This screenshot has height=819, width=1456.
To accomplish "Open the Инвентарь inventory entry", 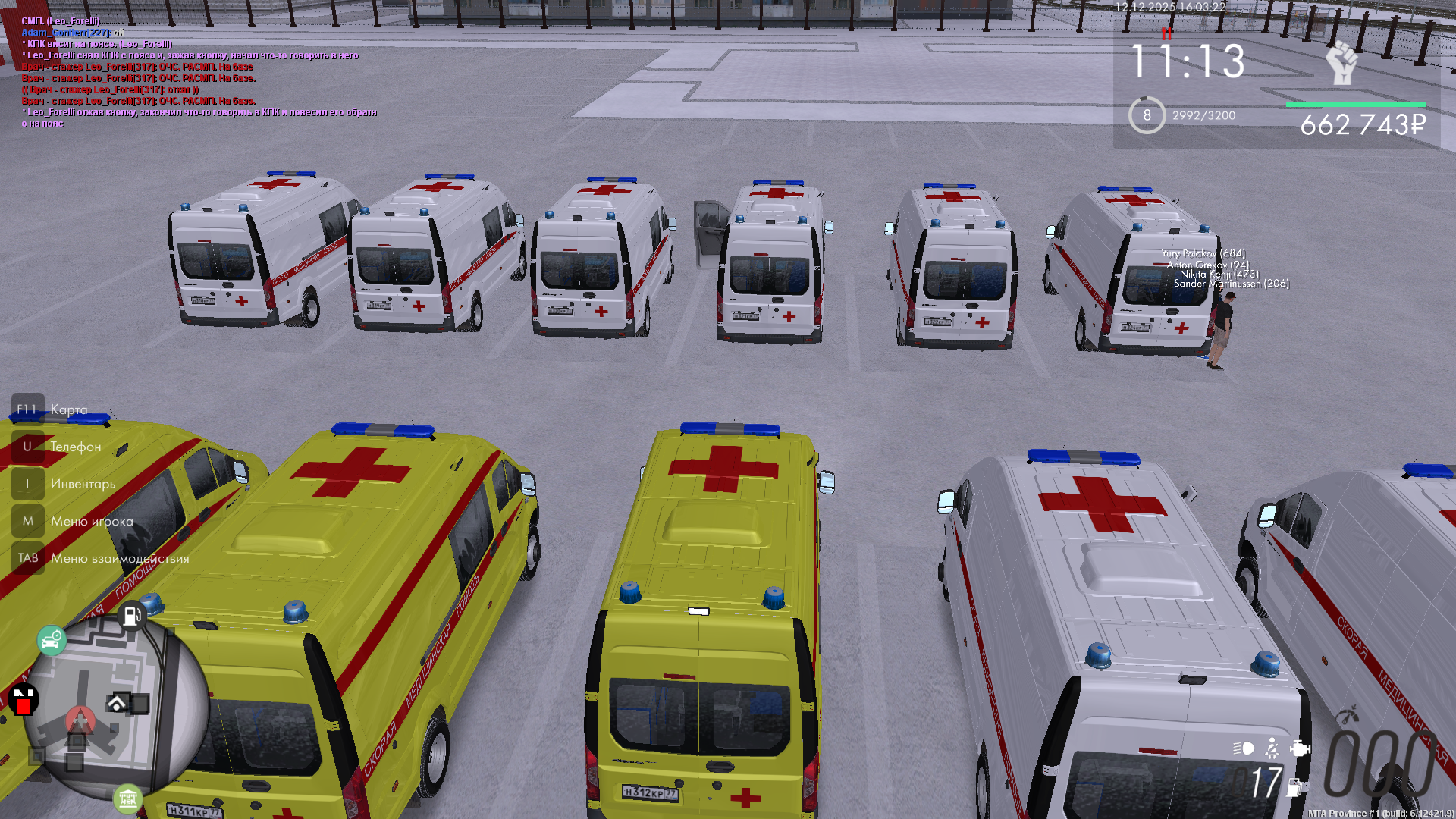I will 83,484.
